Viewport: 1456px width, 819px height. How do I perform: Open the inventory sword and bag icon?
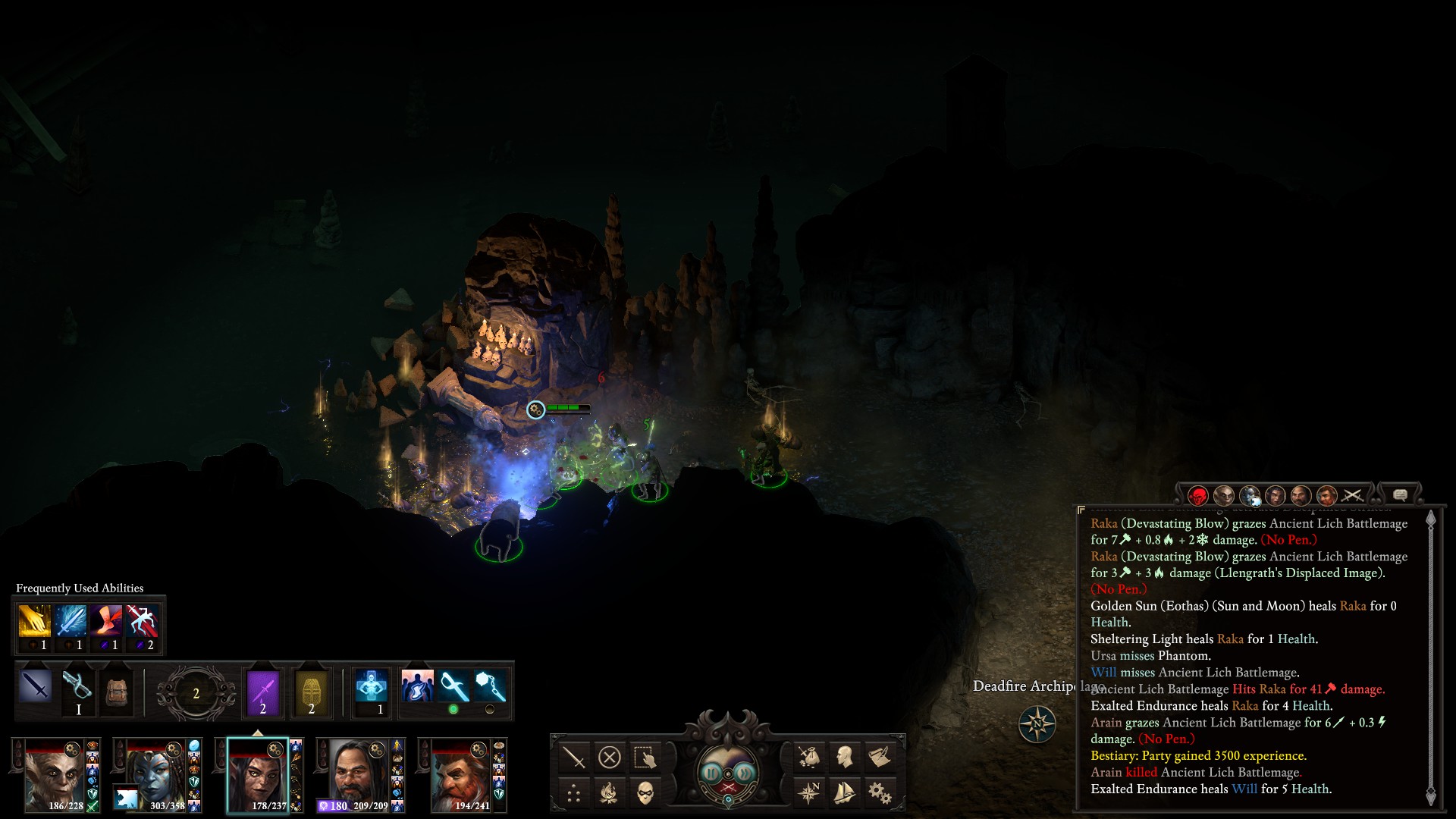pos(809,757)
